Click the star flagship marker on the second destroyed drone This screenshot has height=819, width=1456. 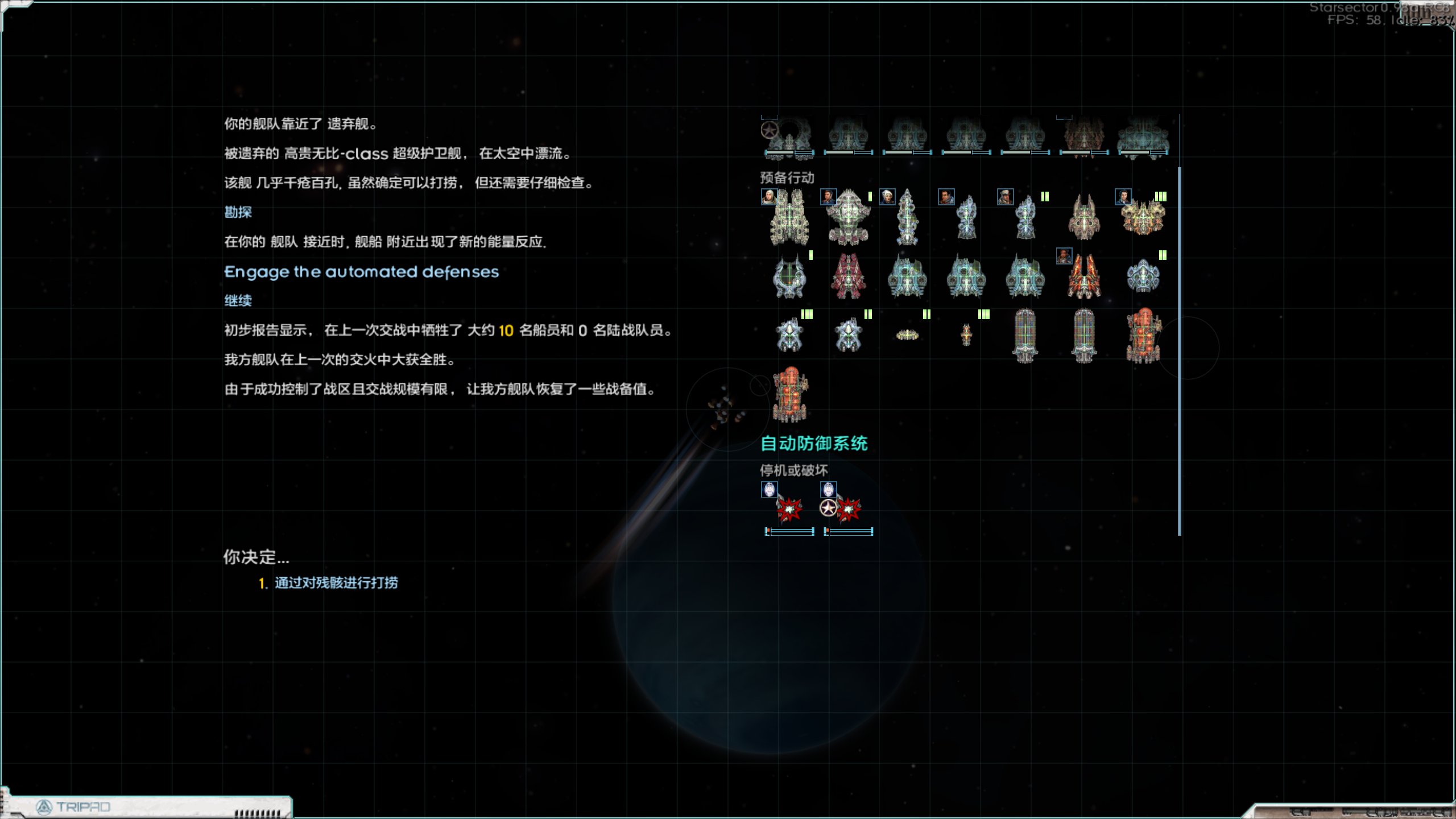pos(828,508)
